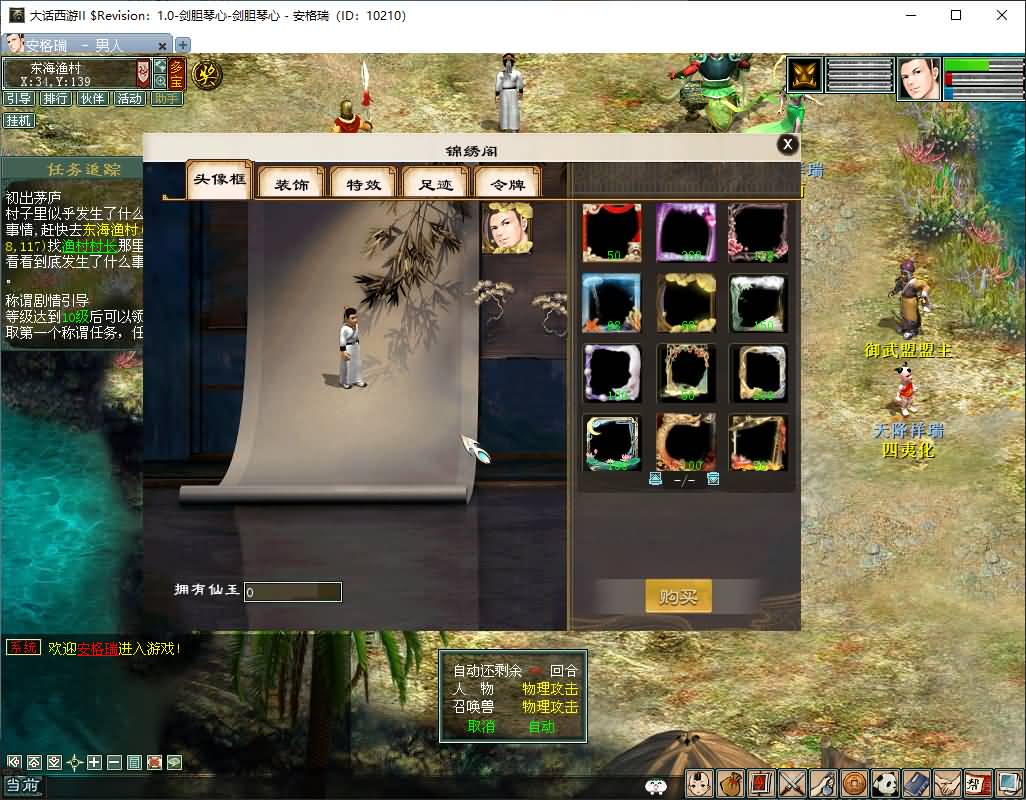The height and width of the screenshot is (800, 1026).
Task: Open the 特效 tab
Action: tap(364, 184)
